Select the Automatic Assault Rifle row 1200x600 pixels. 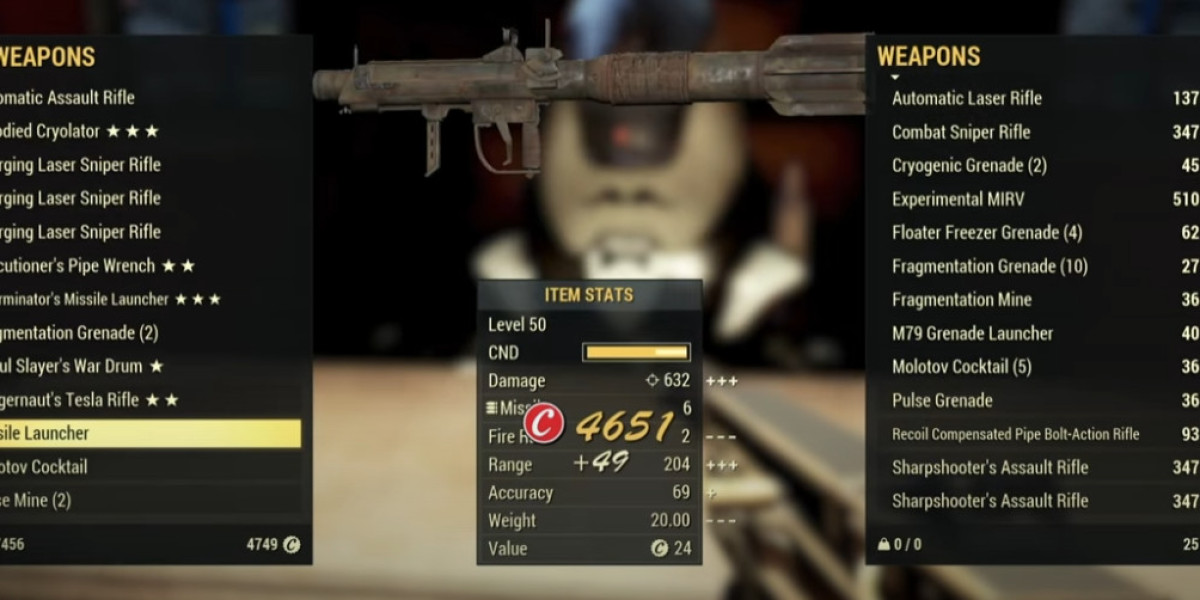[x=68, y=98]
